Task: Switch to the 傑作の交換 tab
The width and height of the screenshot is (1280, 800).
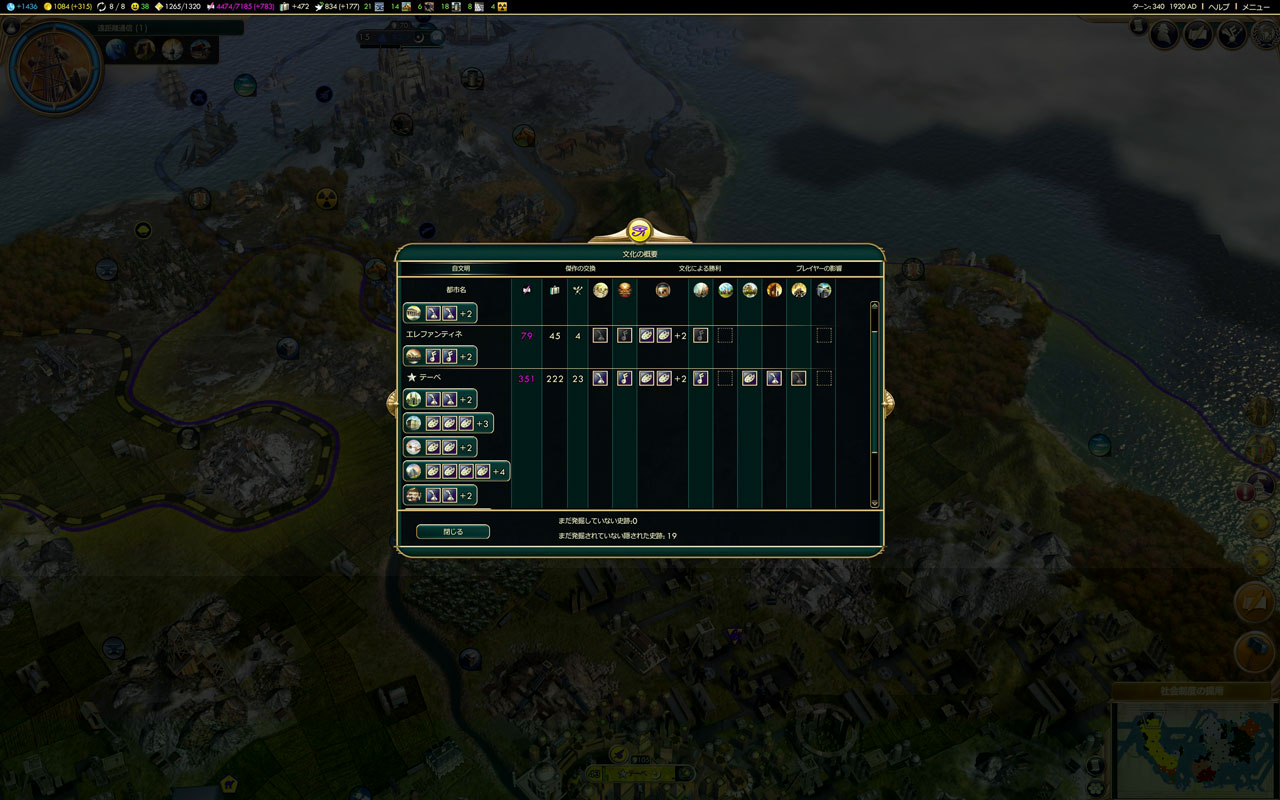Action: click(x=580, y=269)
